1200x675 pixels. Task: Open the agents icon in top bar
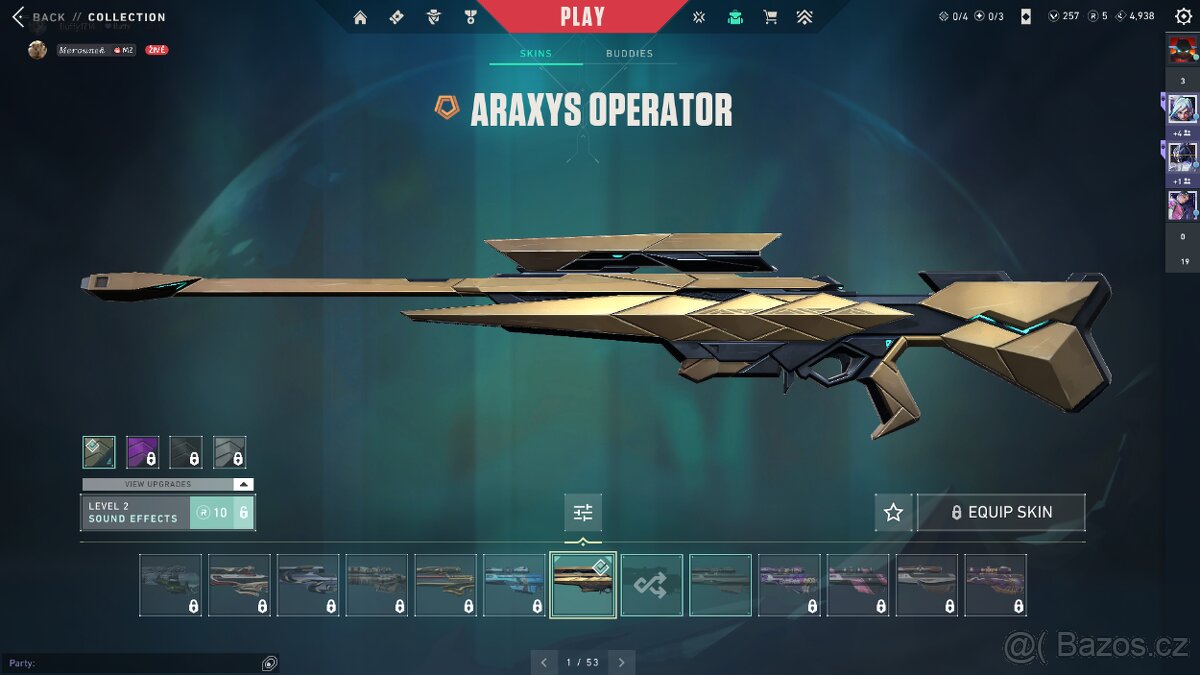click(x=433, y=17)
